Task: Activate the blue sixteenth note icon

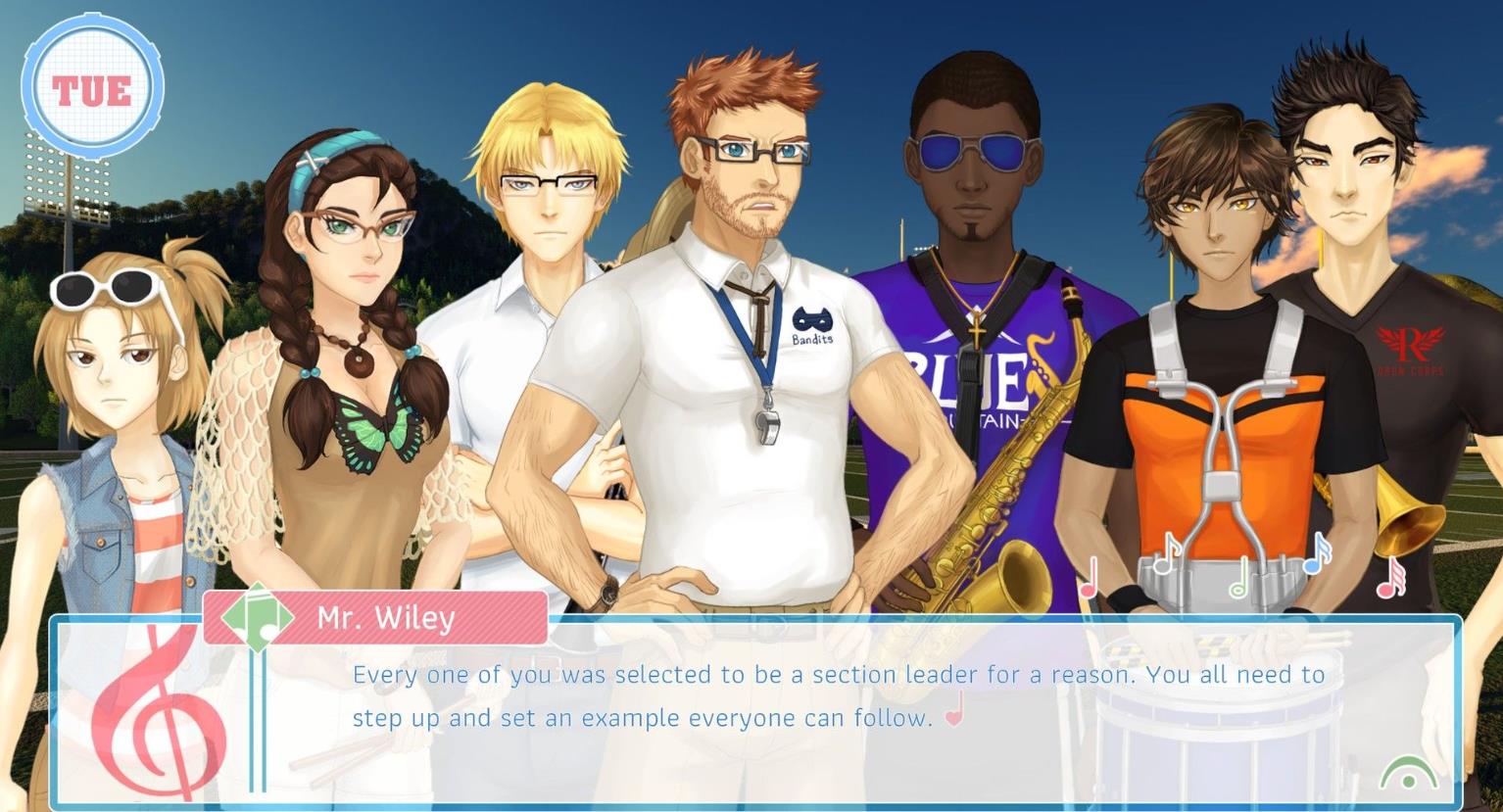Action: pyautogui.click(x=1317, y=554)
